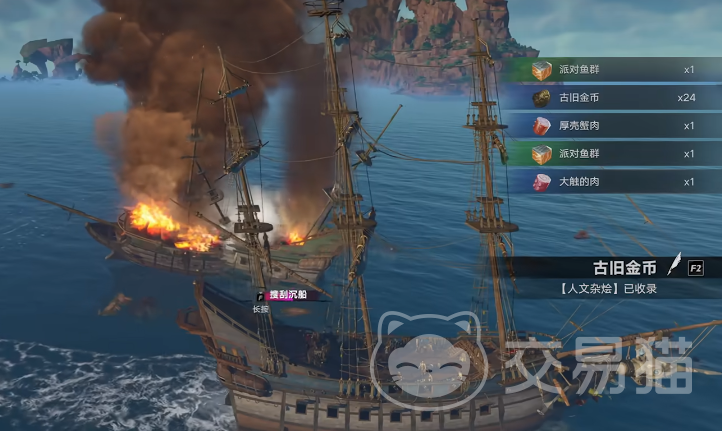Select the 大触的肉 loot row
Viewport: 722px width, 431px height.
tap(610, 182)
